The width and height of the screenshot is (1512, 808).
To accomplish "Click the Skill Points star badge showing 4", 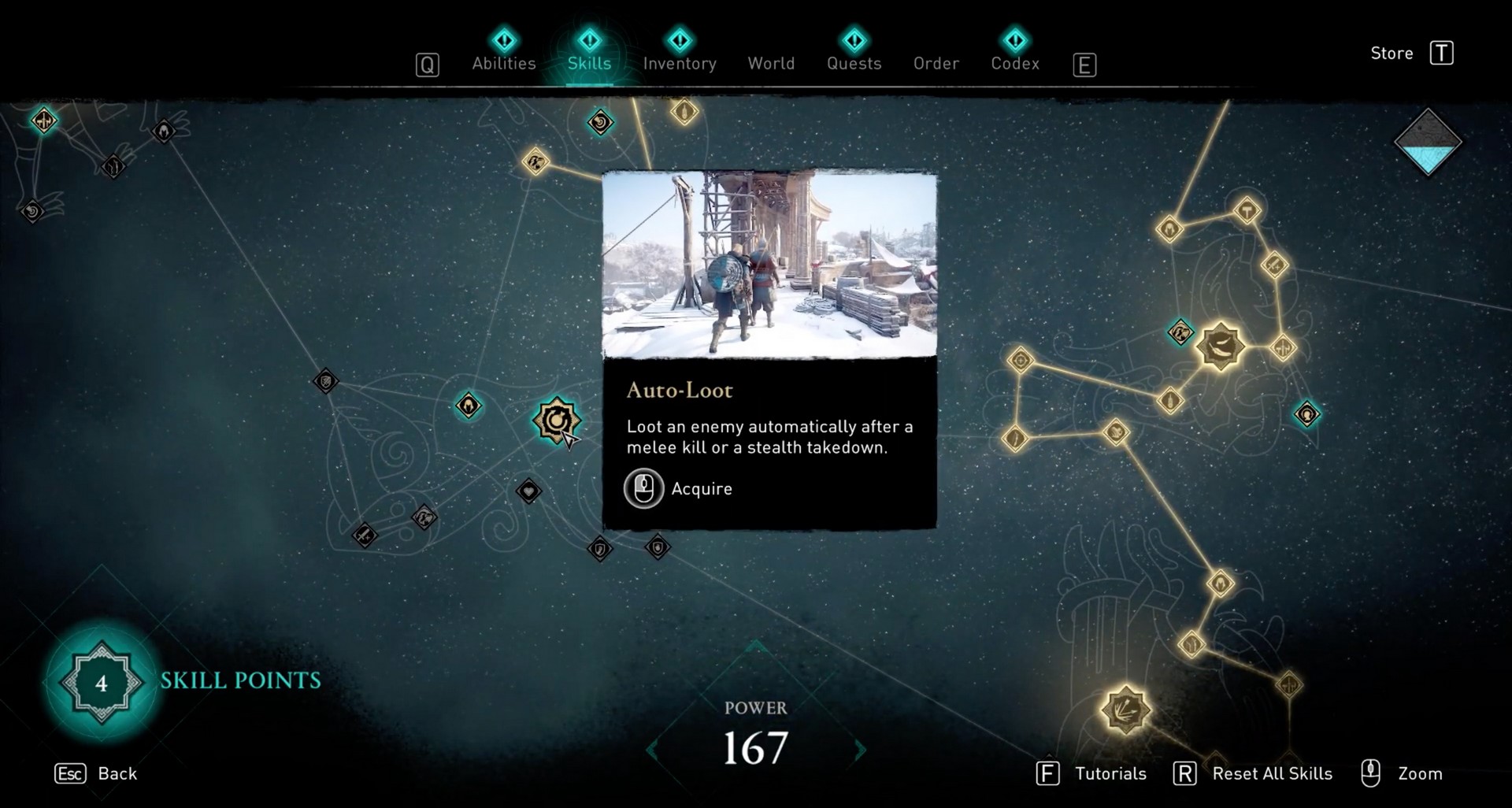I will tap(101, 684).
